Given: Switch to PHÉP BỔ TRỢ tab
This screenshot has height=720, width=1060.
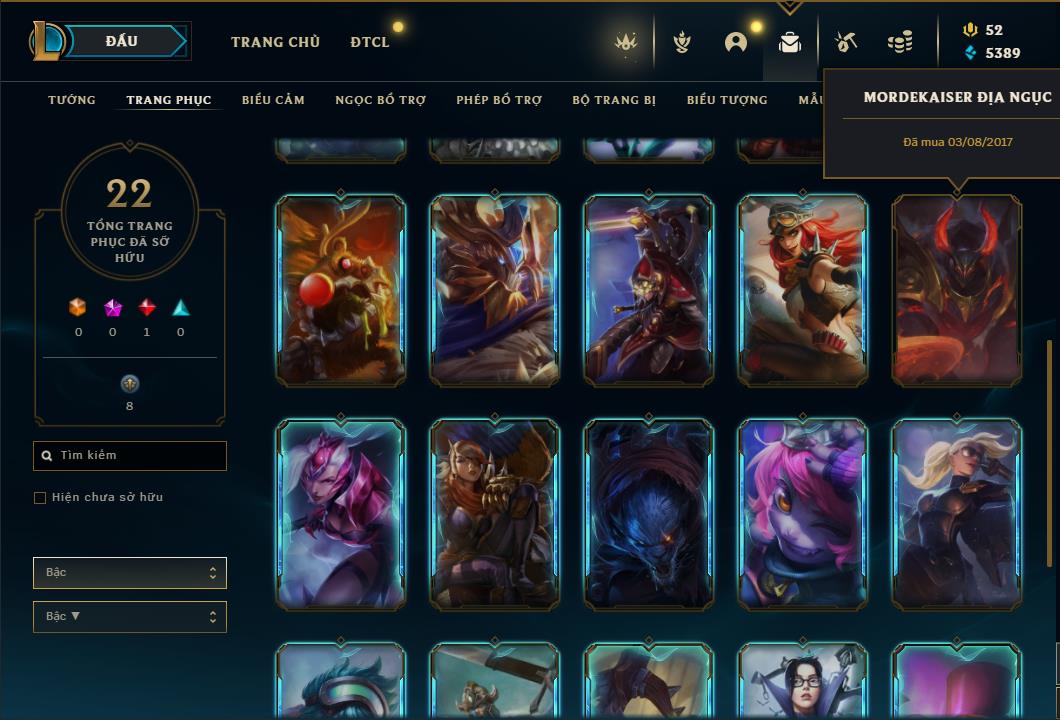Looking at the screenshot, I should click(x=499, y=100).
